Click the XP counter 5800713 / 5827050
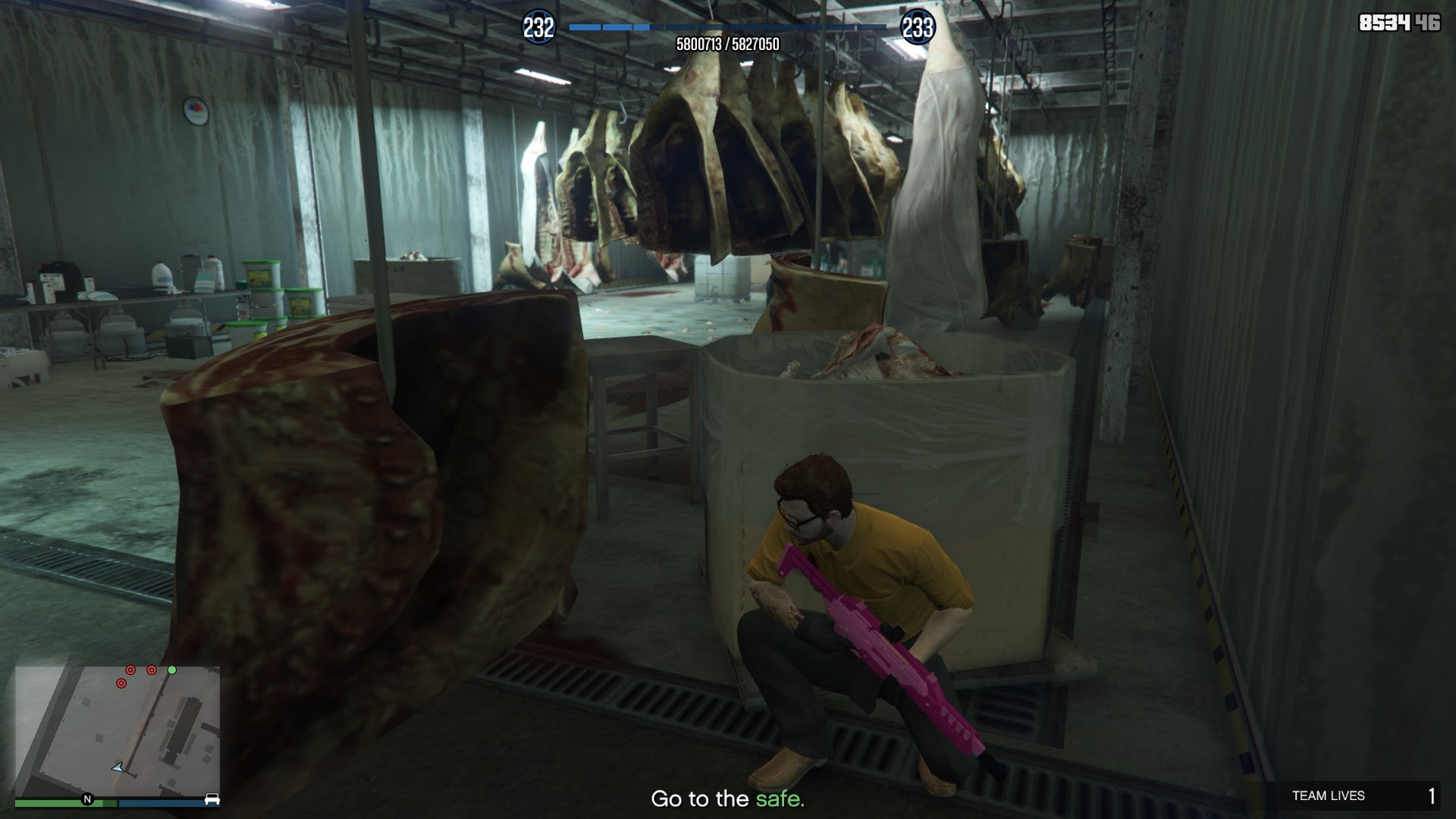Image resolution: width=1456 pixels, height=819 pixels. point(728,44)
